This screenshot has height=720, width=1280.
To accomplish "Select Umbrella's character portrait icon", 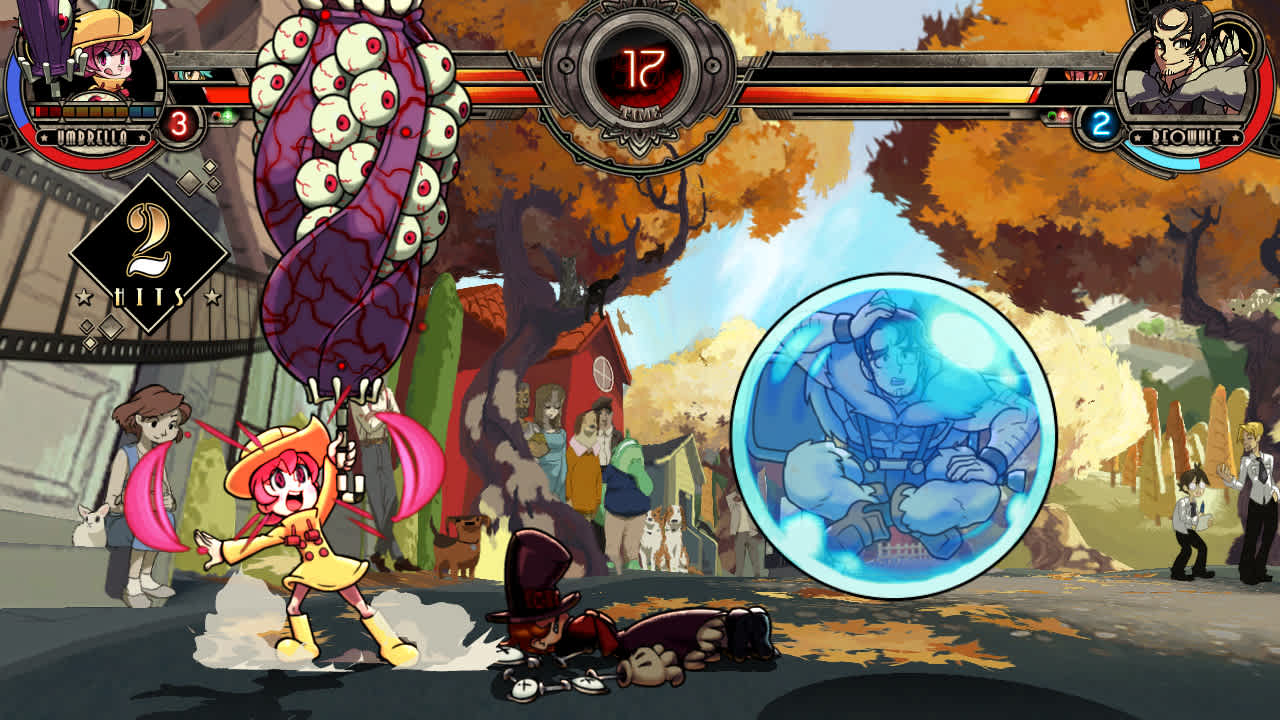I will pyautogui.click(x=104, y=62).
